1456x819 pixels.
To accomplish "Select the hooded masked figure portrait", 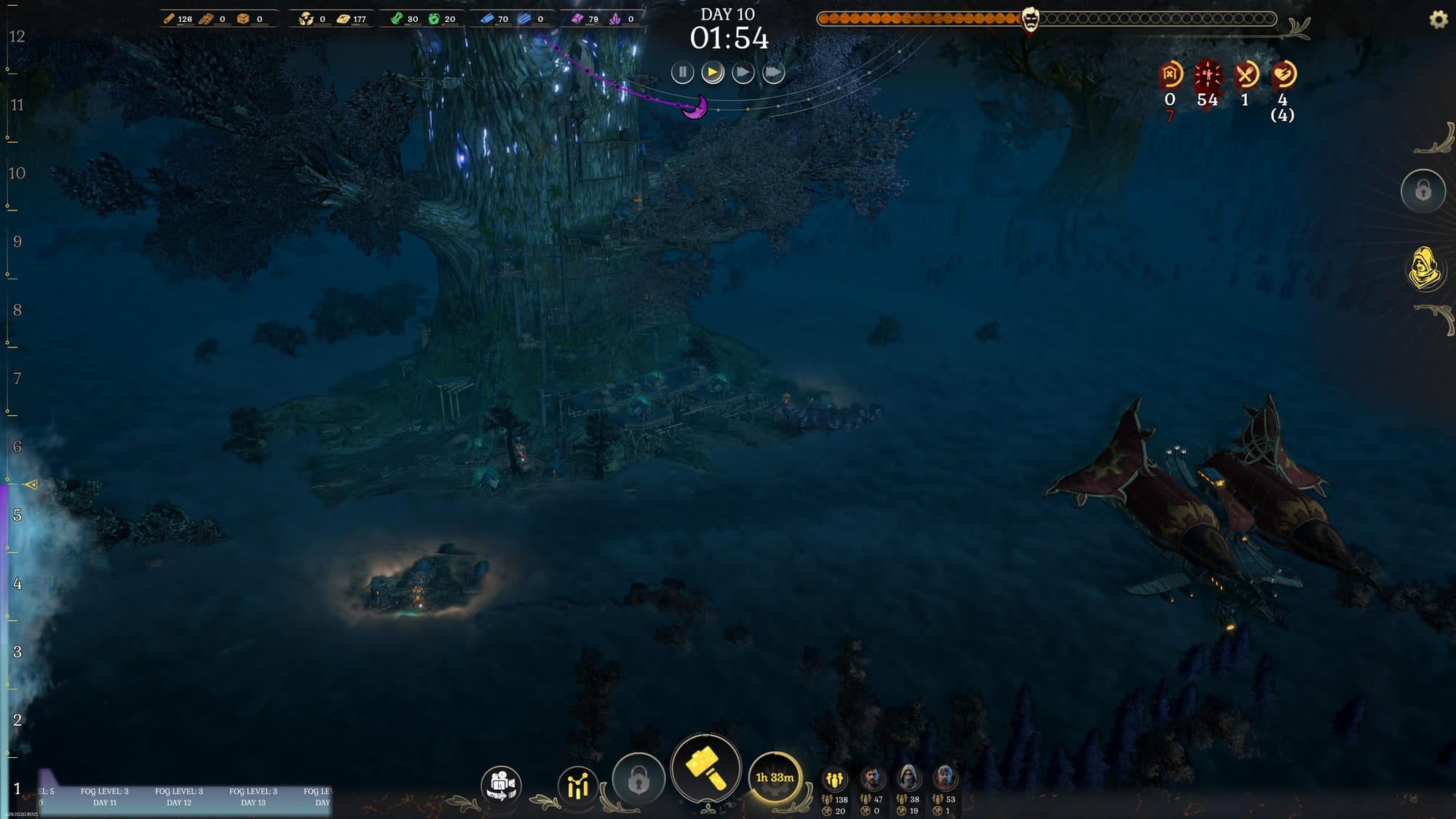I will pyautogui.click(x=908, y=779).
